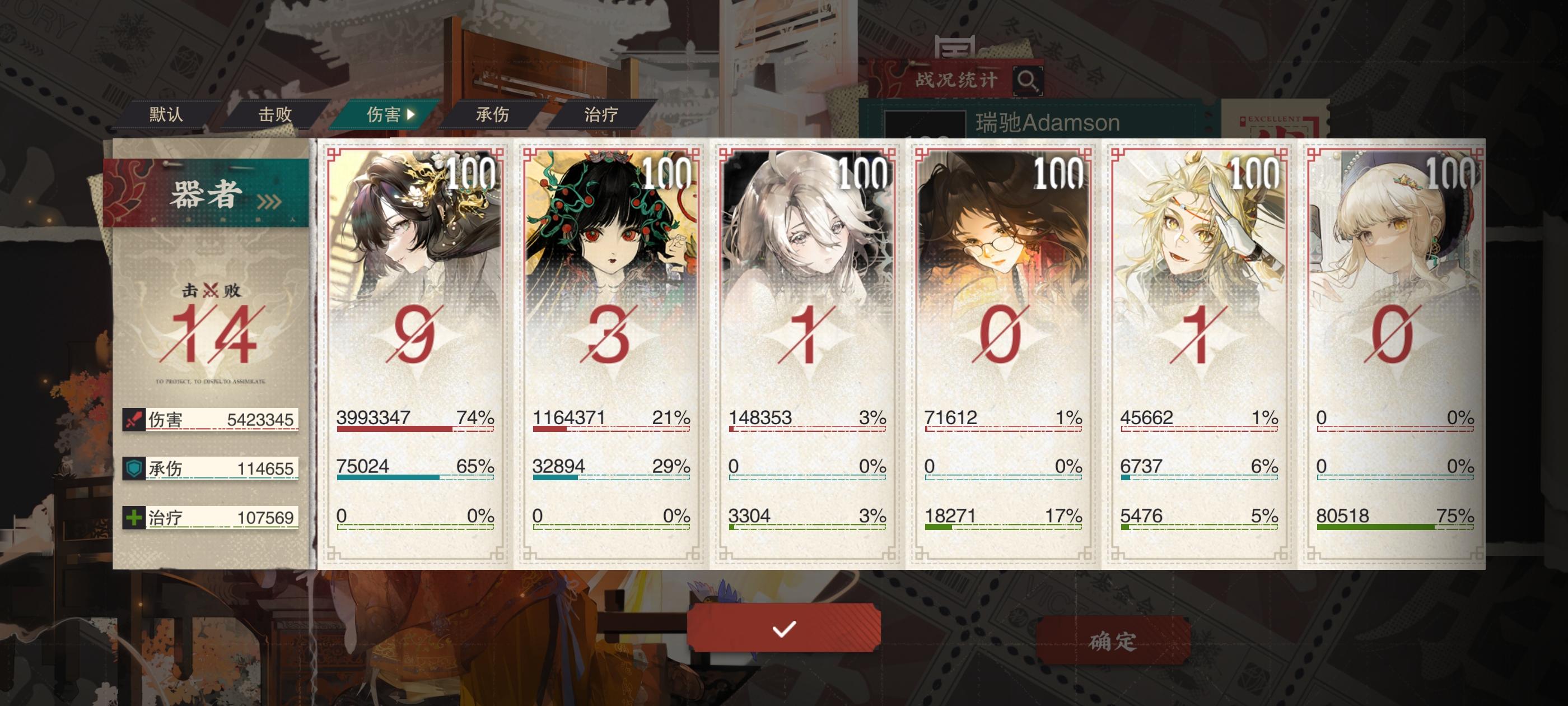
Task: Confirm with the red checkmark button
Action: point(784,631)
